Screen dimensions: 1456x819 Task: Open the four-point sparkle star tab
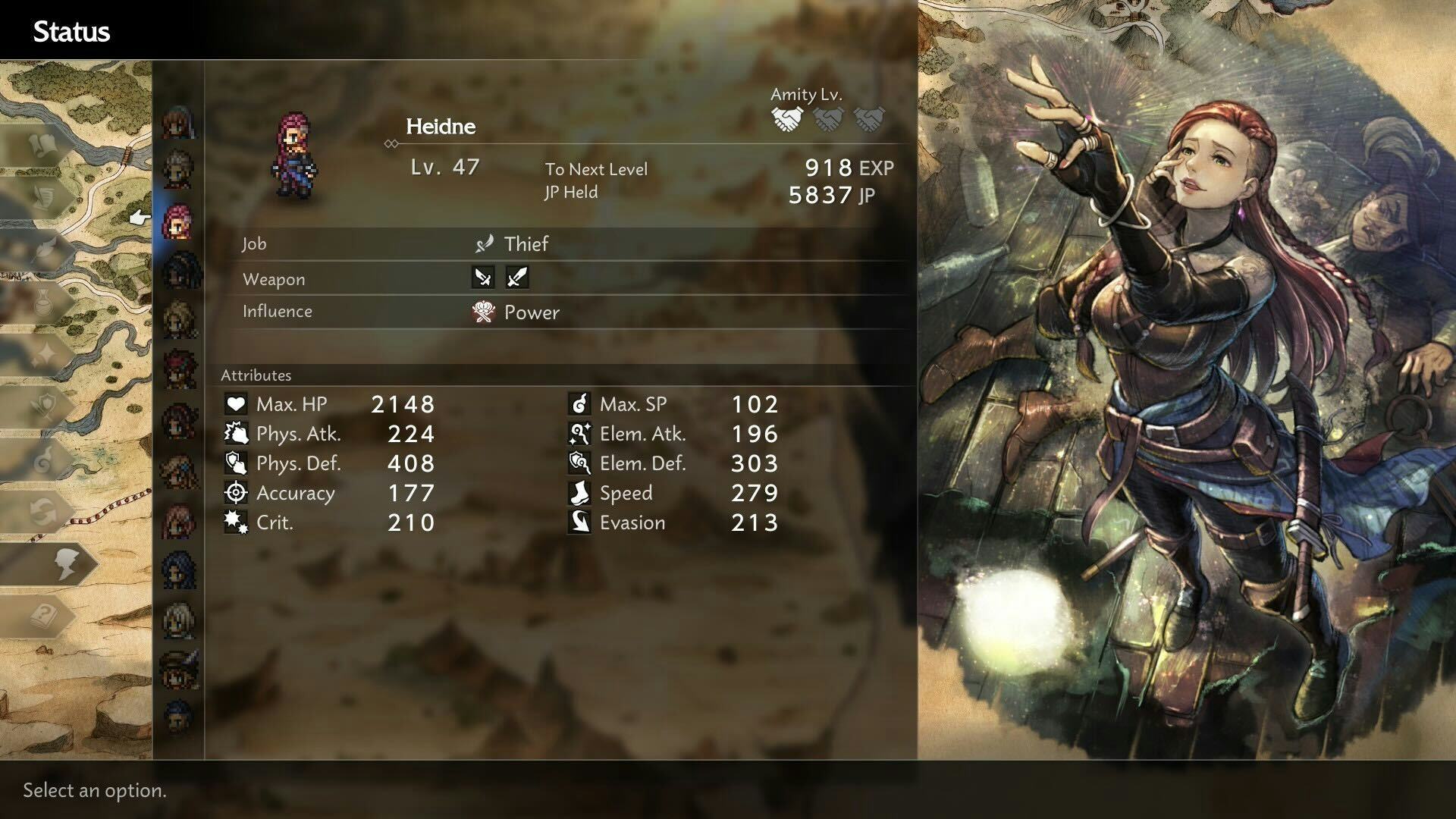click(x=44, y=353)
